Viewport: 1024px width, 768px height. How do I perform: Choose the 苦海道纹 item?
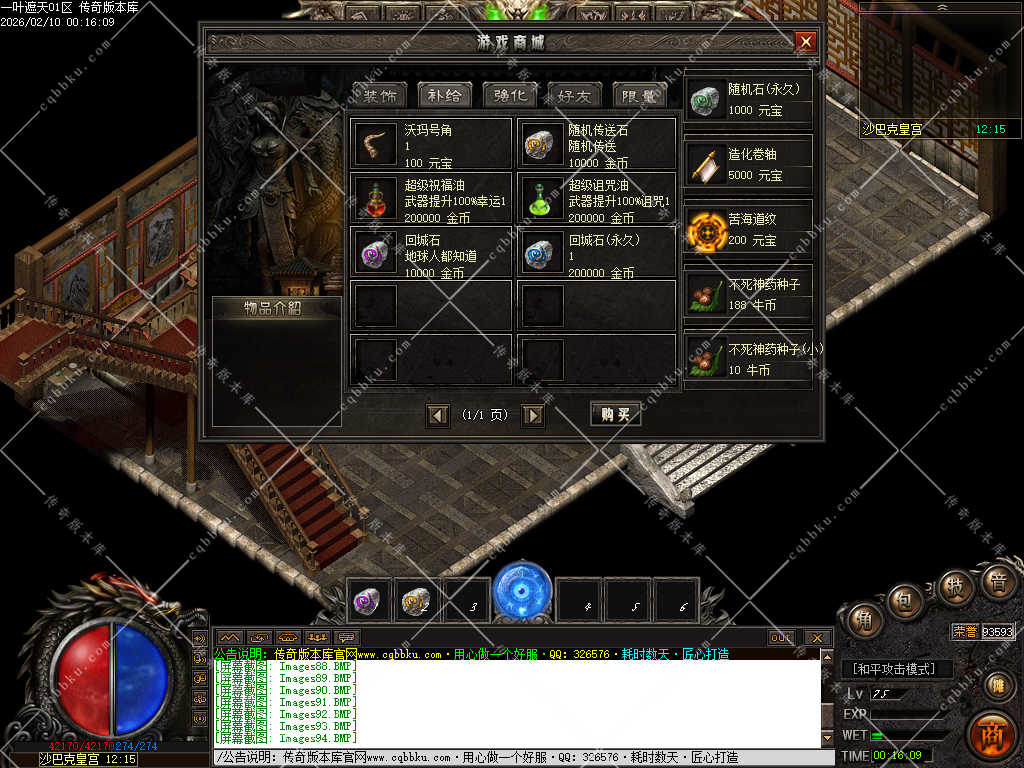748,230
